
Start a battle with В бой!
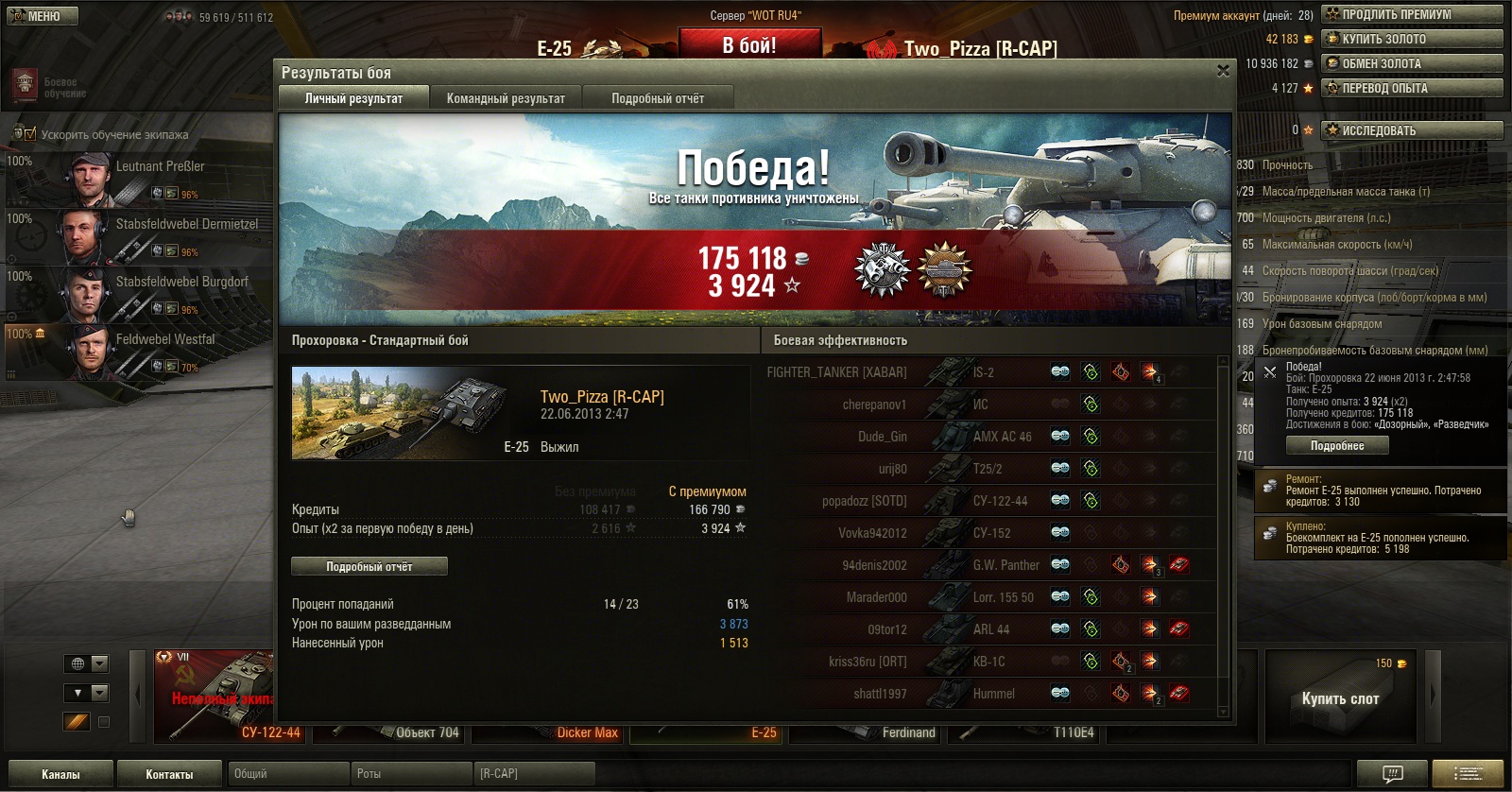(749, 45)
